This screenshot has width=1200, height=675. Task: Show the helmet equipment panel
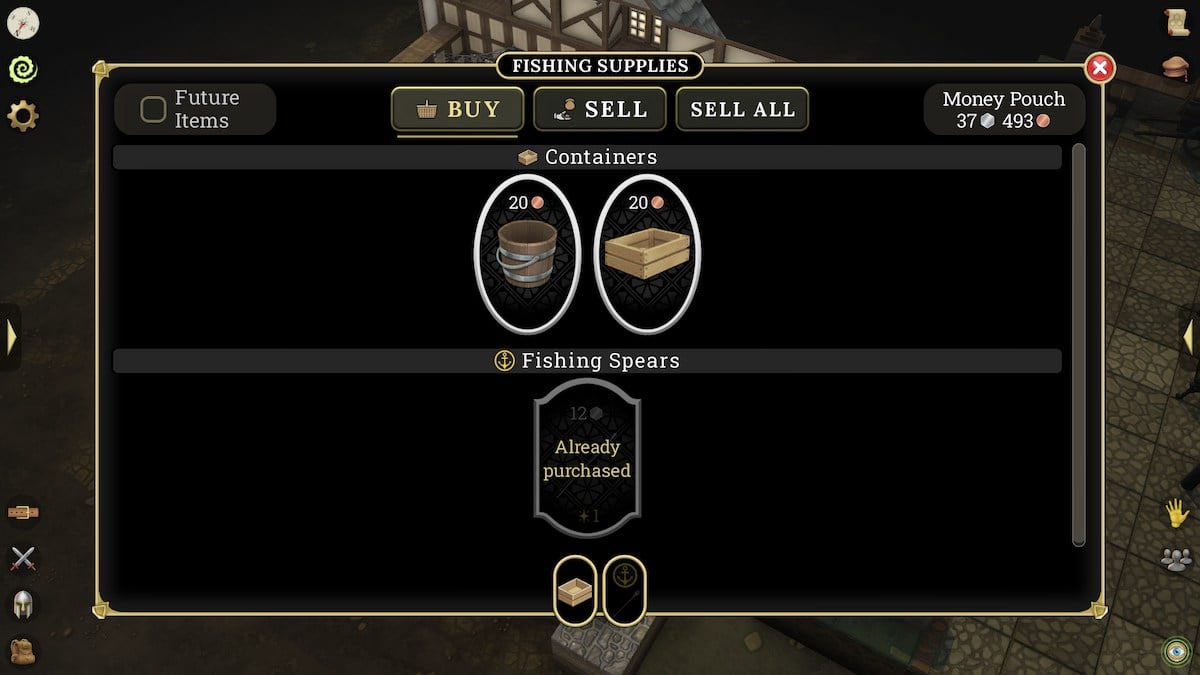[x=23, y=605]
